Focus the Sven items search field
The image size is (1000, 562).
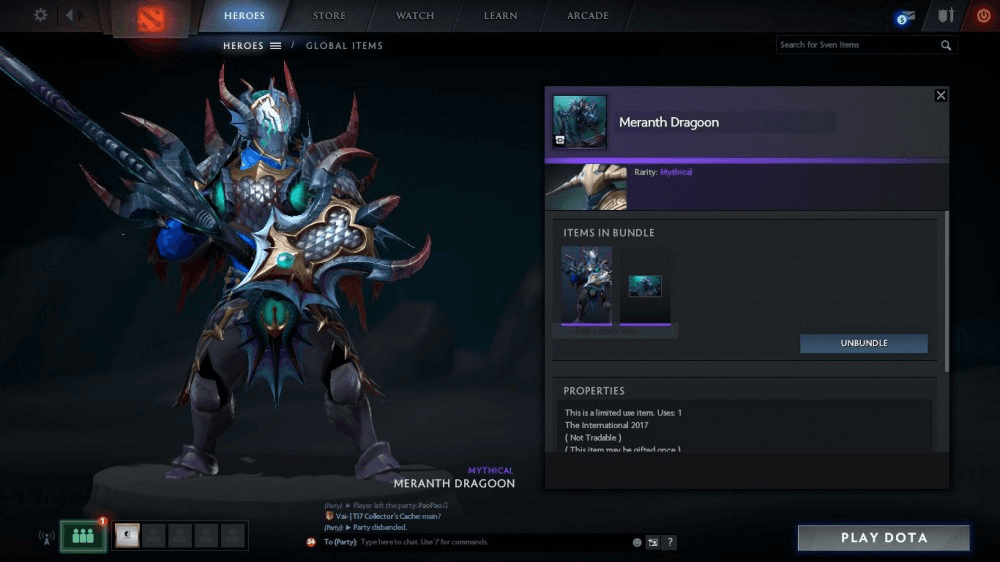click(857, 45)
